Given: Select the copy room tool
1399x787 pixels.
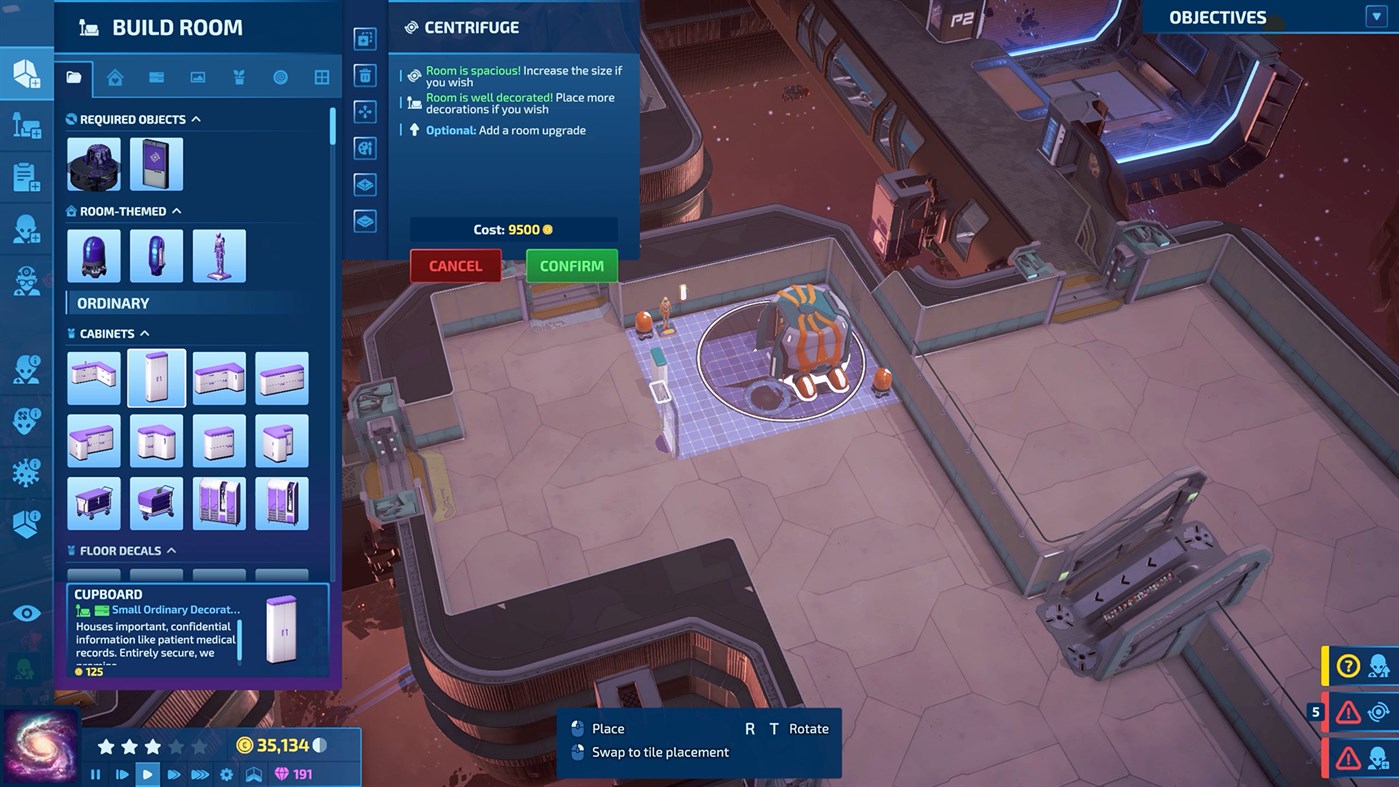Looking at the screenshot, I should coord(364,38).
